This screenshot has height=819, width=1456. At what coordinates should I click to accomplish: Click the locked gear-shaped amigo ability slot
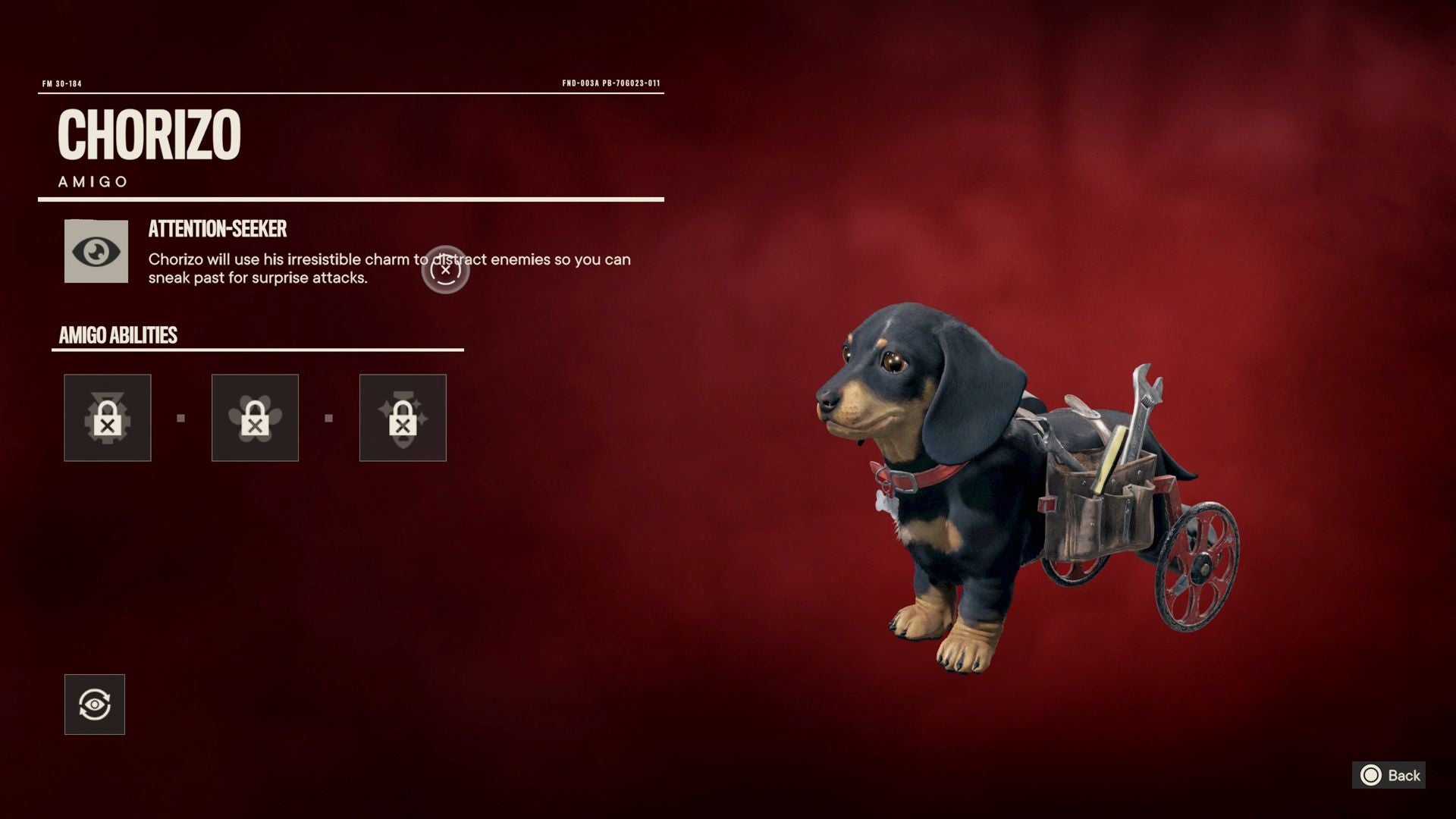coord(107,417)
